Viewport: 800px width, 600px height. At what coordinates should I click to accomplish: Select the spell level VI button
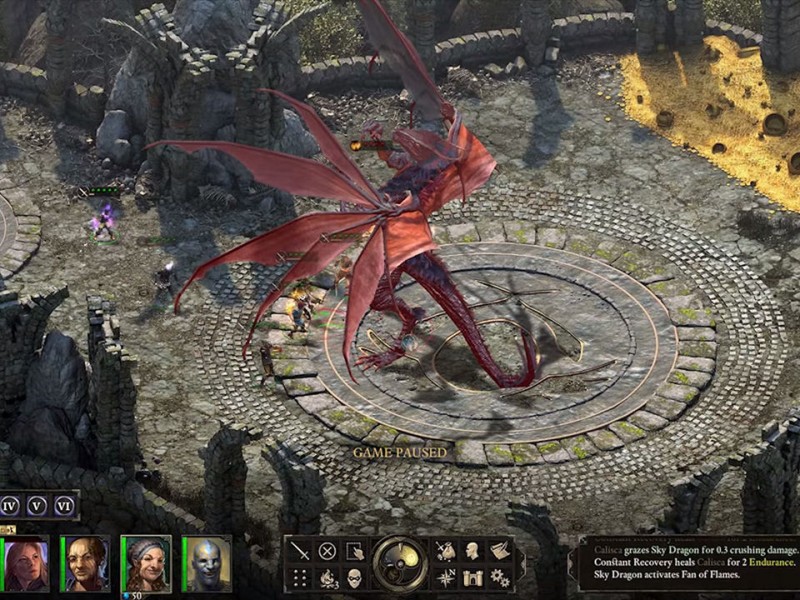coord(63,505)
